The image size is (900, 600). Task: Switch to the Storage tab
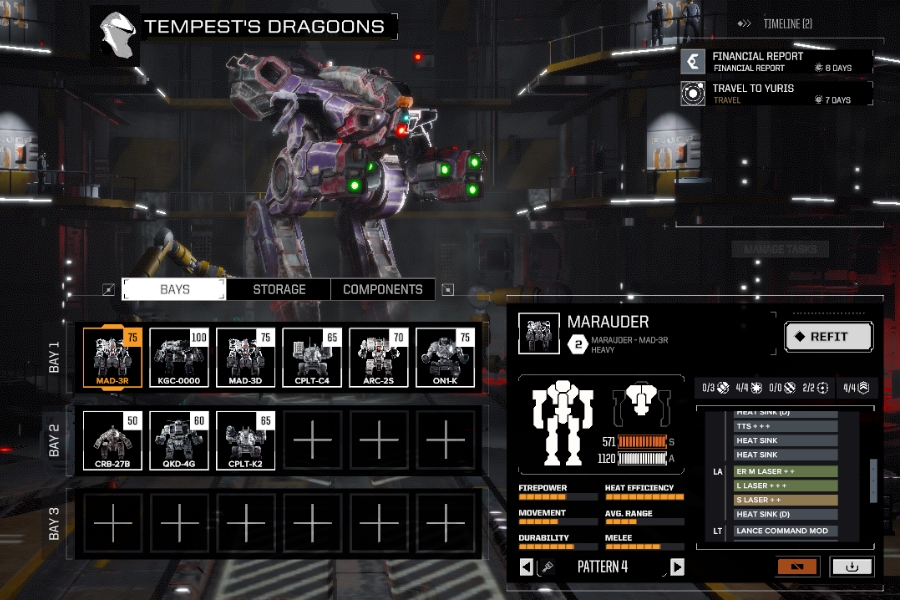278,289
